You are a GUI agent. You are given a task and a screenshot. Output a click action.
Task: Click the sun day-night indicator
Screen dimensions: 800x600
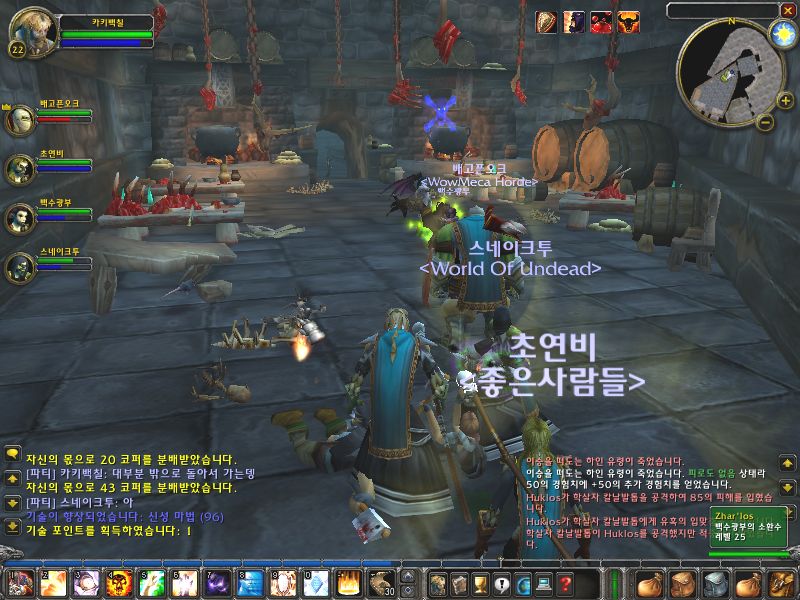[779, 33]
